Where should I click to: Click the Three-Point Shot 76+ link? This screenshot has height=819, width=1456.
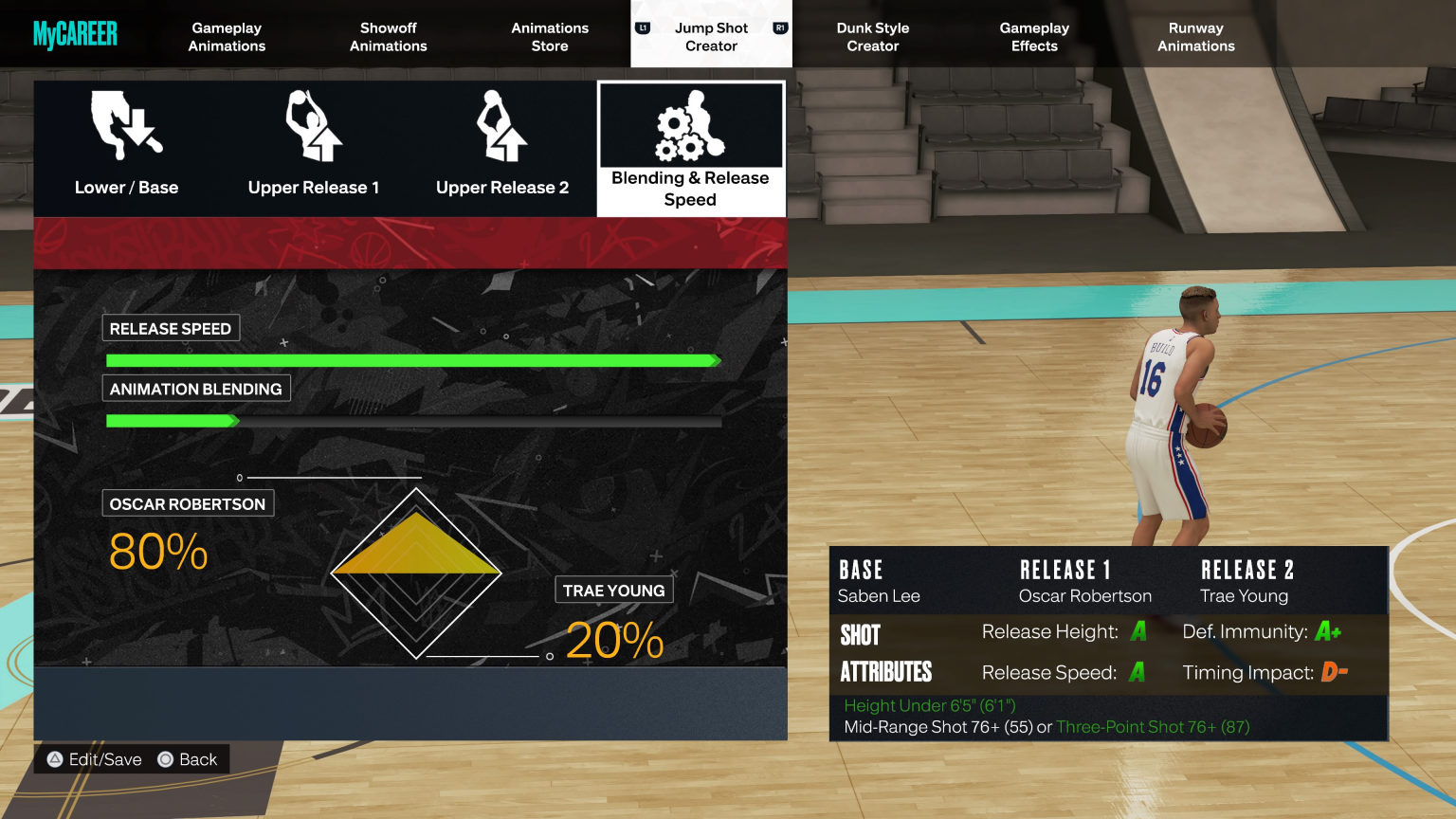1152,727
